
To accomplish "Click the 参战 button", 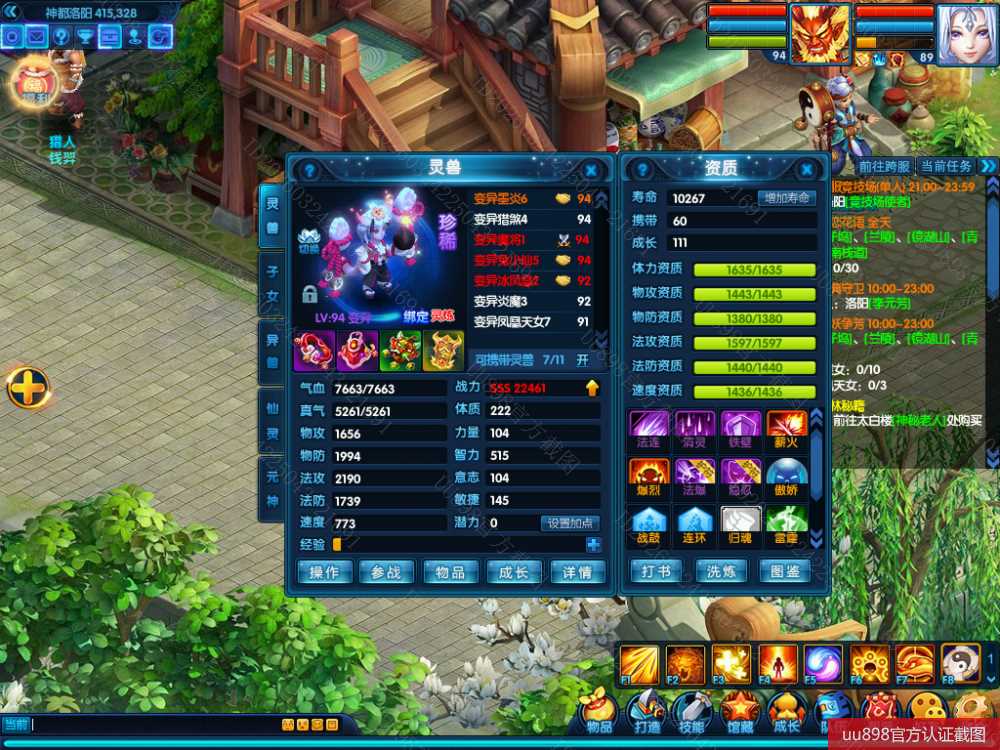I will click(x=386, y=572).
